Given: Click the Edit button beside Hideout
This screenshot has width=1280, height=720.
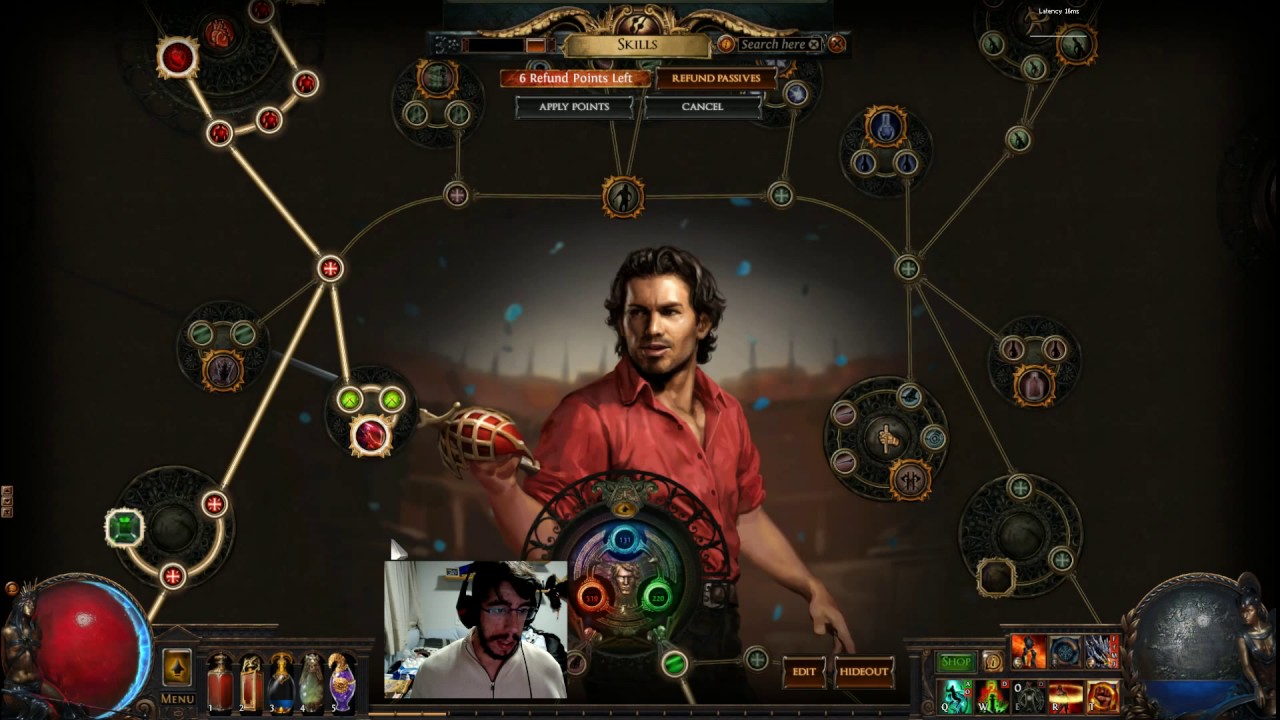Looking at the screenshot, I should click(804, 672).
